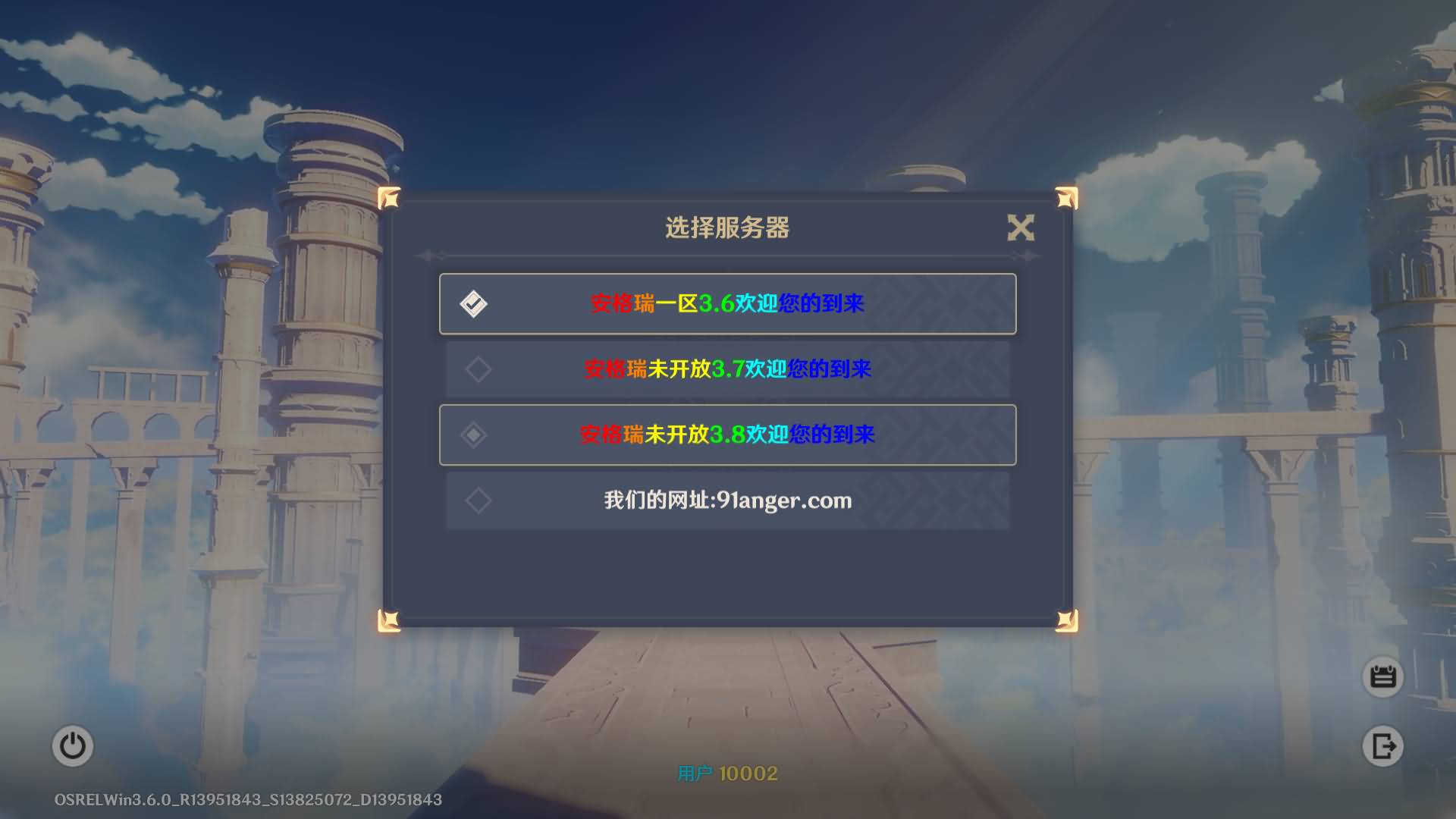Click the exit game door icon

(x=1382, y=745)
